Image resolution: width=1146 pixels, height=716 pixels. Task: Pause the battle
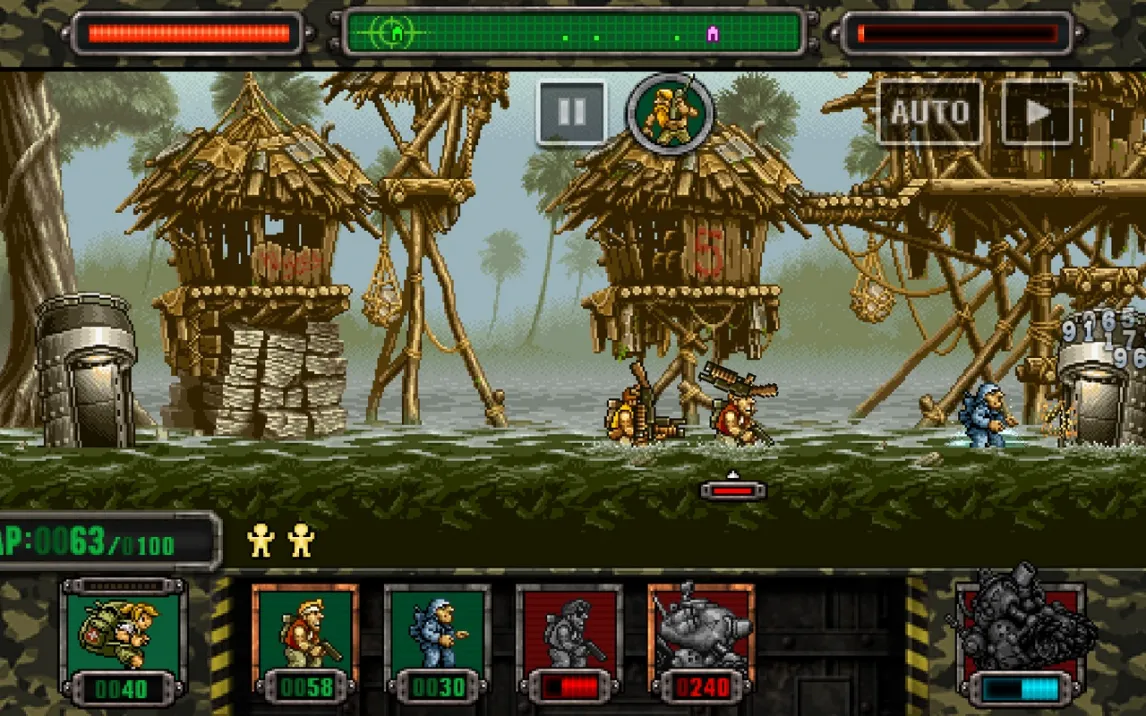click(571, 112)
